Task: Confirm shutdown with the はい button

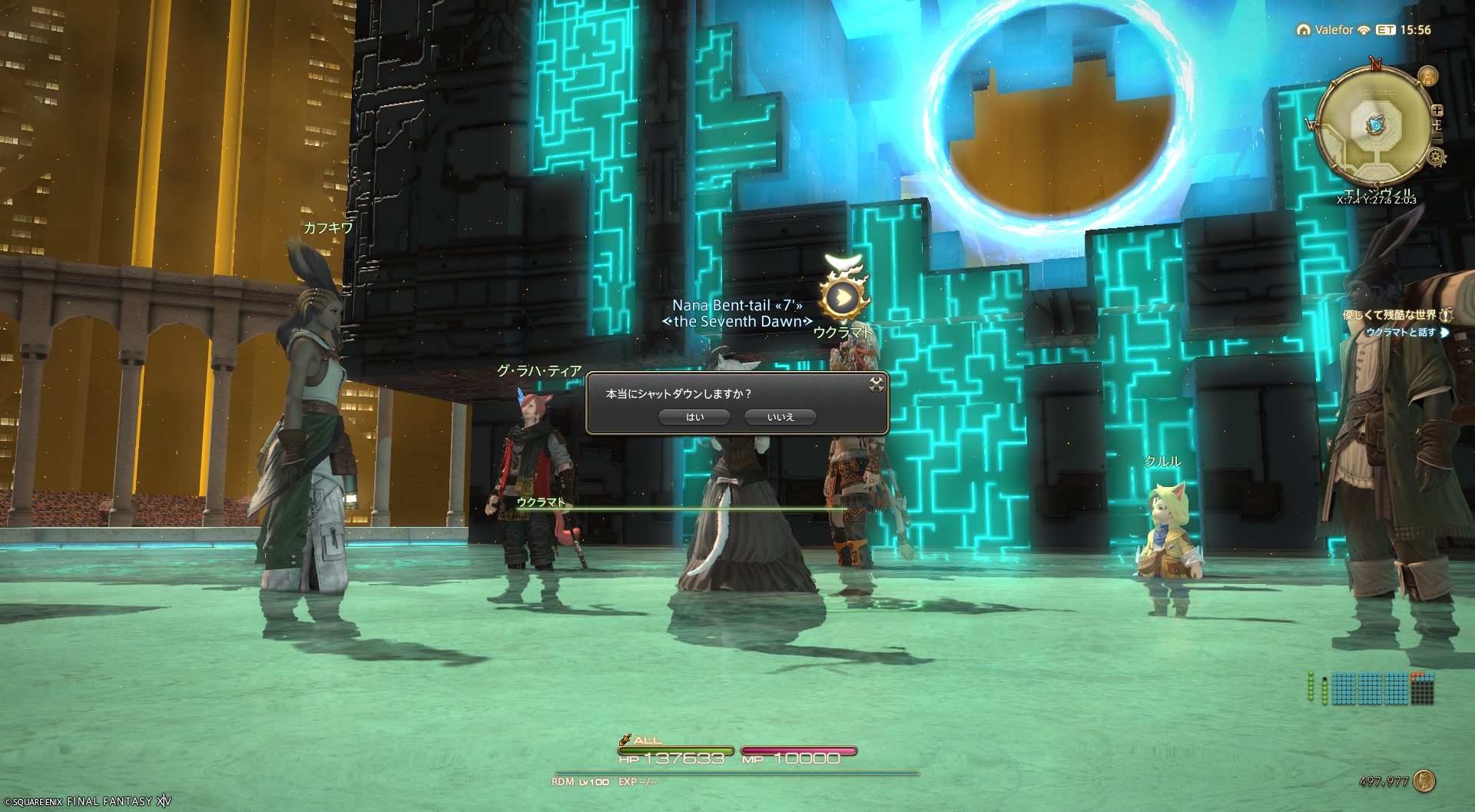Action: [x=694, y=417]
